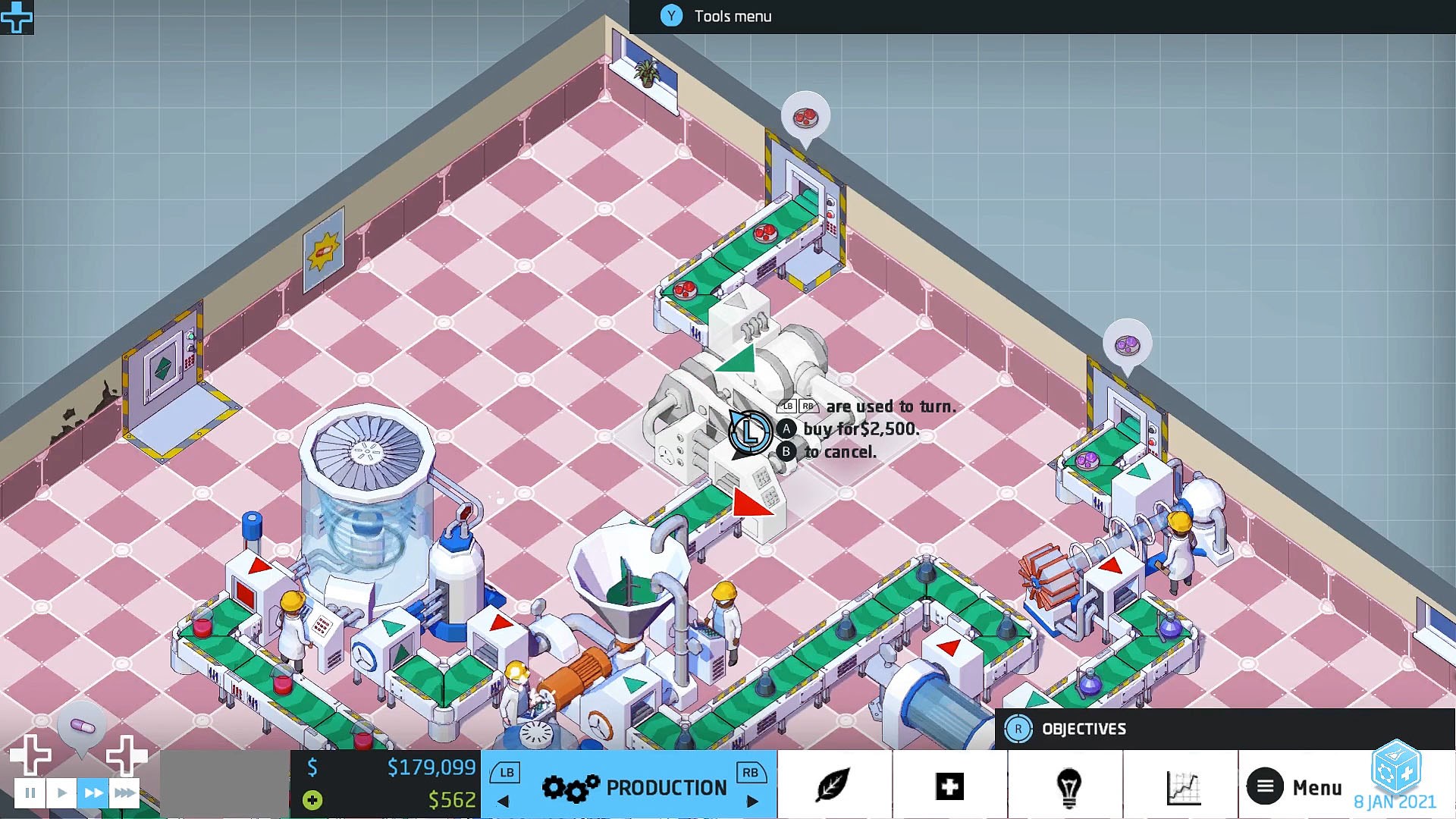Image resolution: width=1456 pixels, height=819 pixels.
Task: Click the medical cross cures icon
Action: click(x=949, y=786)
